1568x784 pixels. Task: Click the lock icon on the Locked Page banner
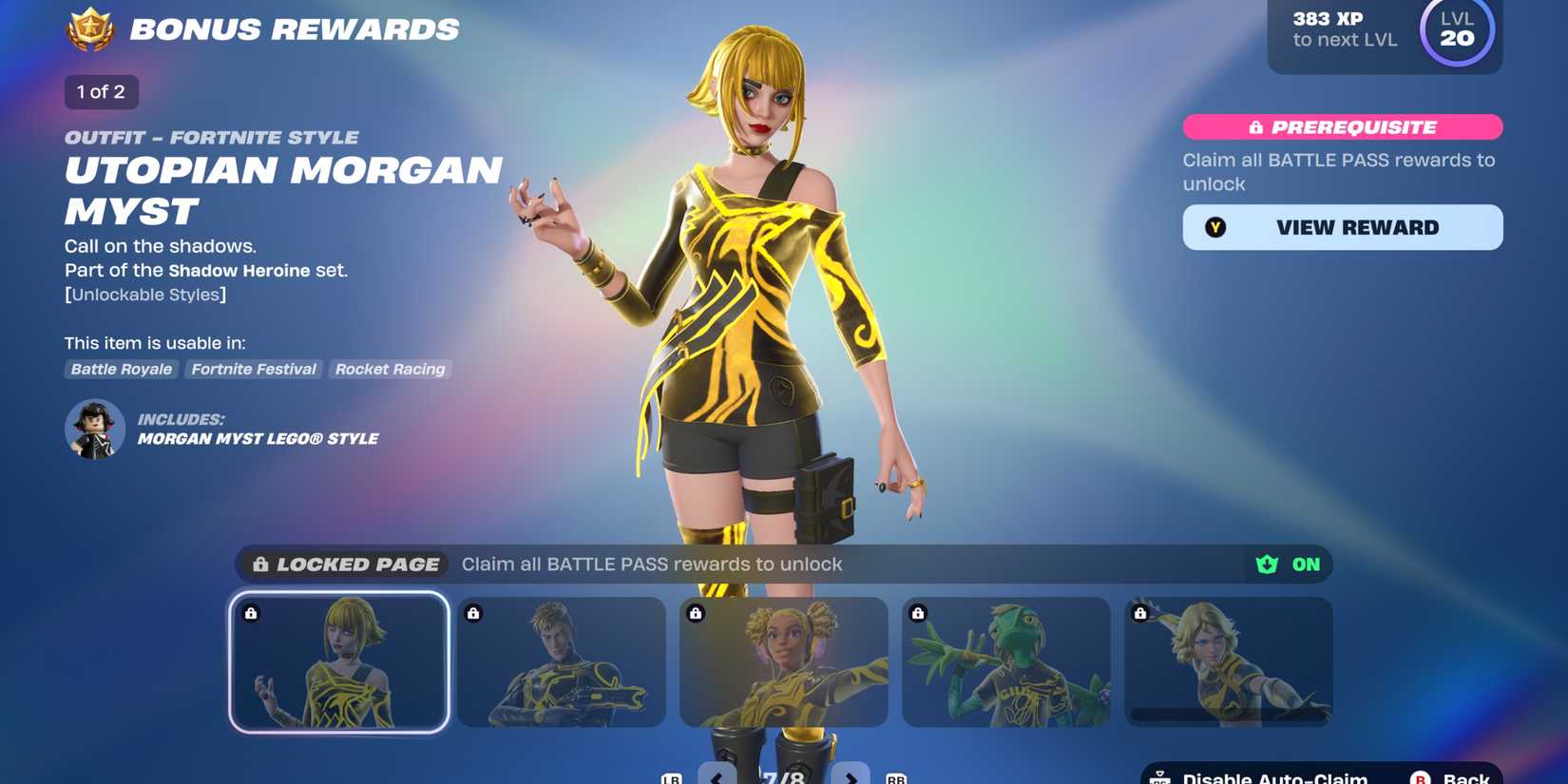click(x=259, y=564)
